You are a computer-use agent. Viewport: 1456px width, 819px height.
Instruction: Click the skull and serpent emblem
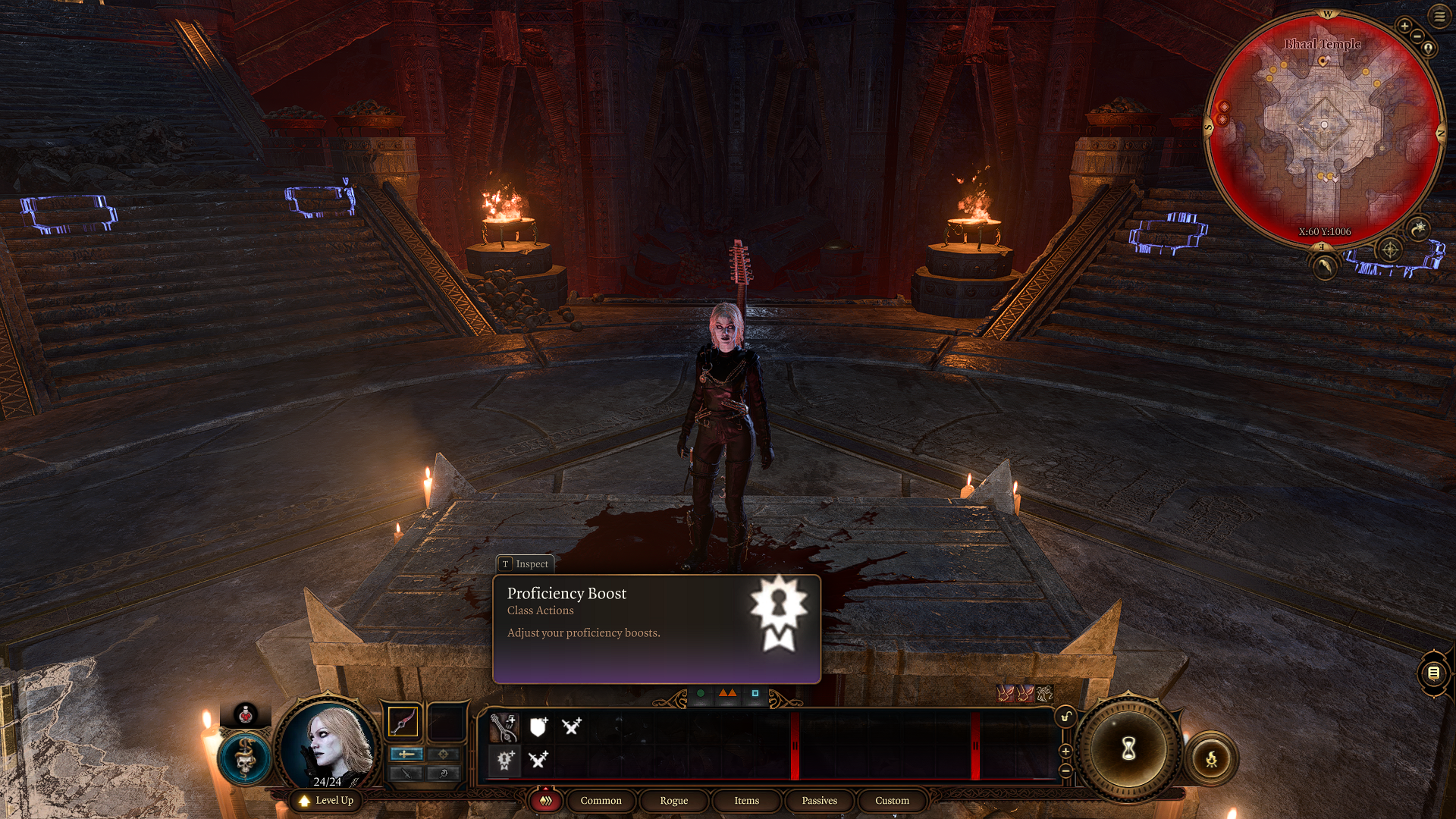click(x=244, y=758)
